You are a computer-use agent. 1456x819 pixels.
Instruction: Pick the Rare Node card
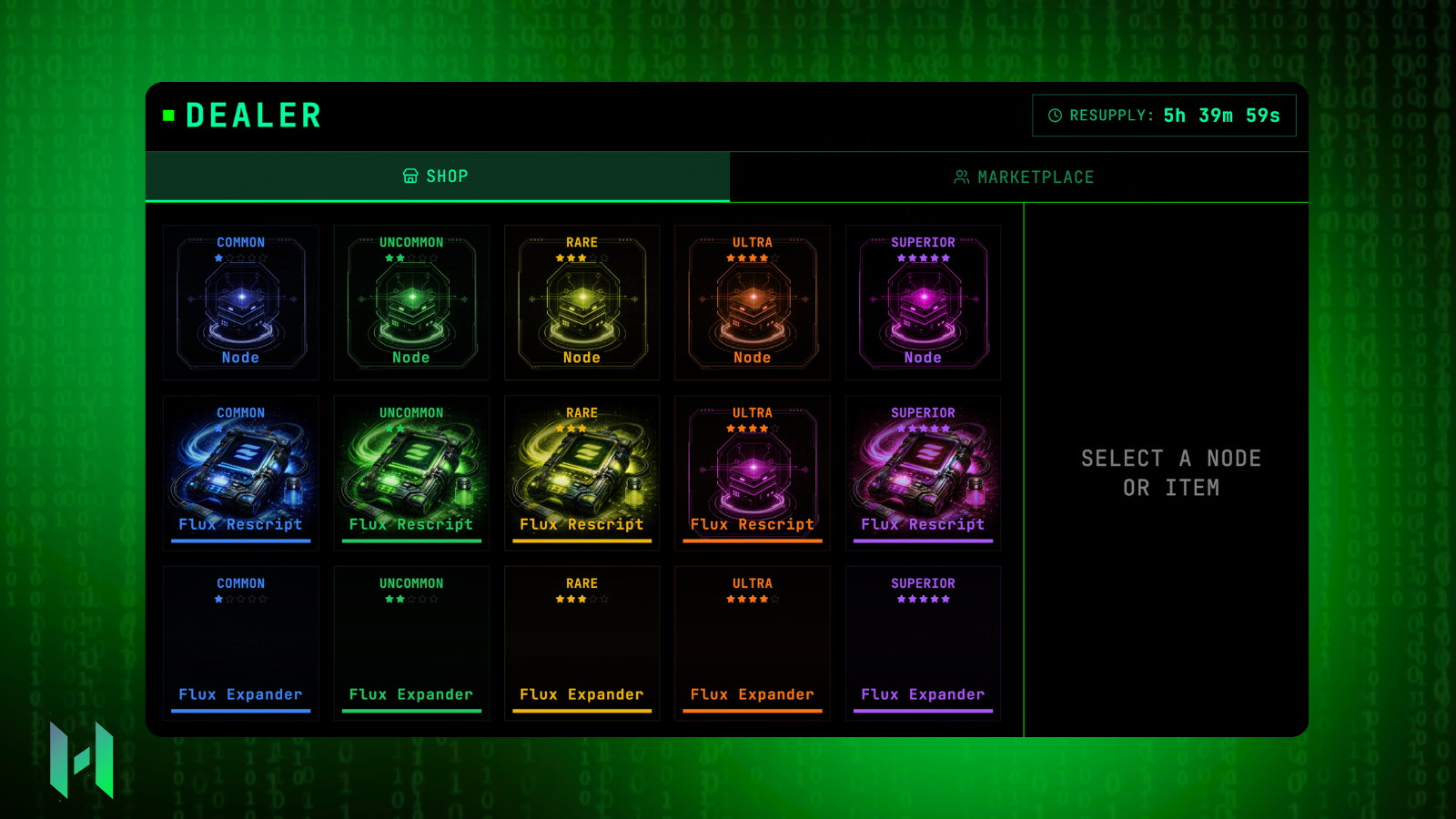tap(581, 302)
